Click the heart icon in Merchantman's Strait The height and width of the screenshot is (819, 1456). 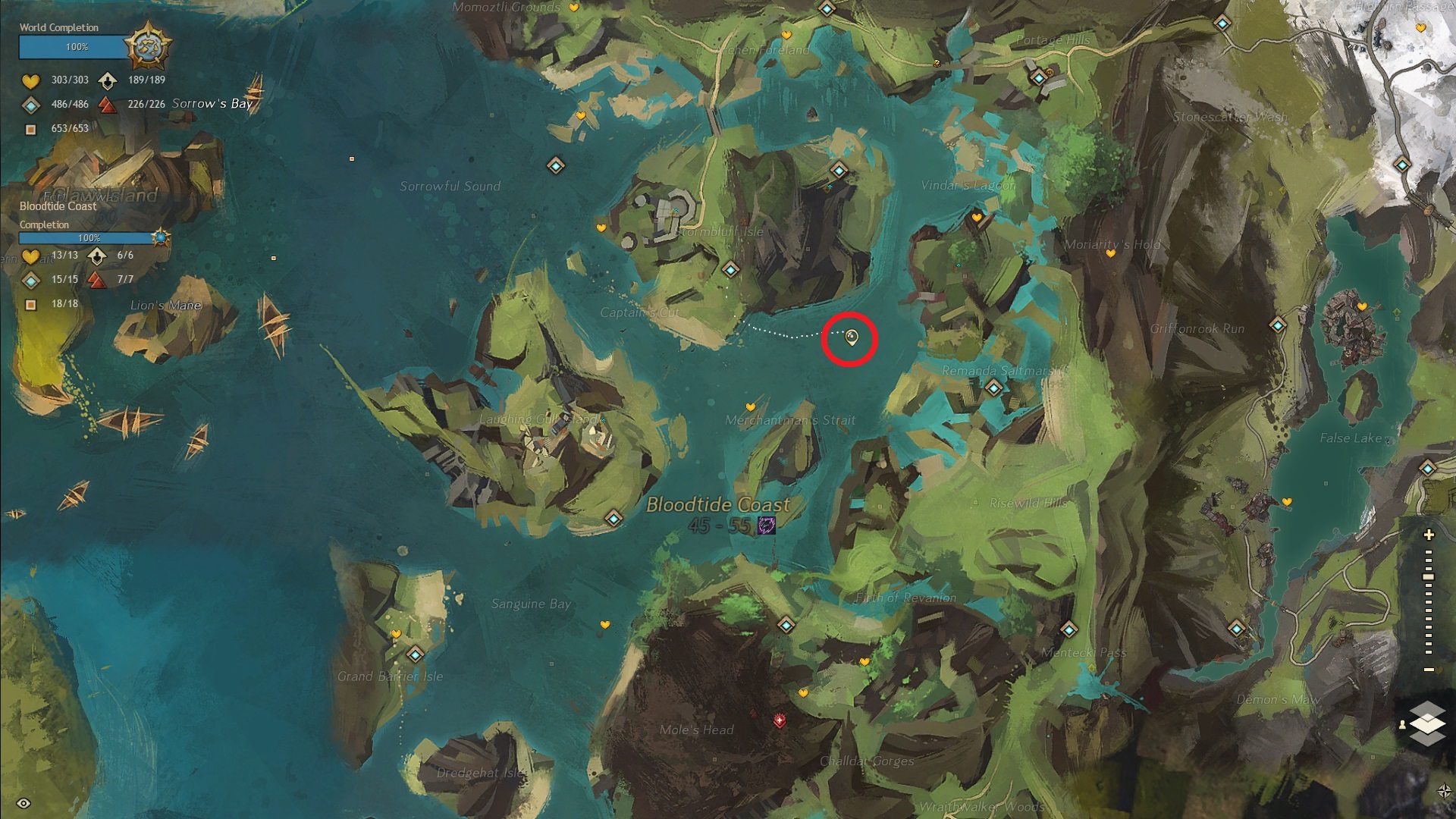coord(751,407)
